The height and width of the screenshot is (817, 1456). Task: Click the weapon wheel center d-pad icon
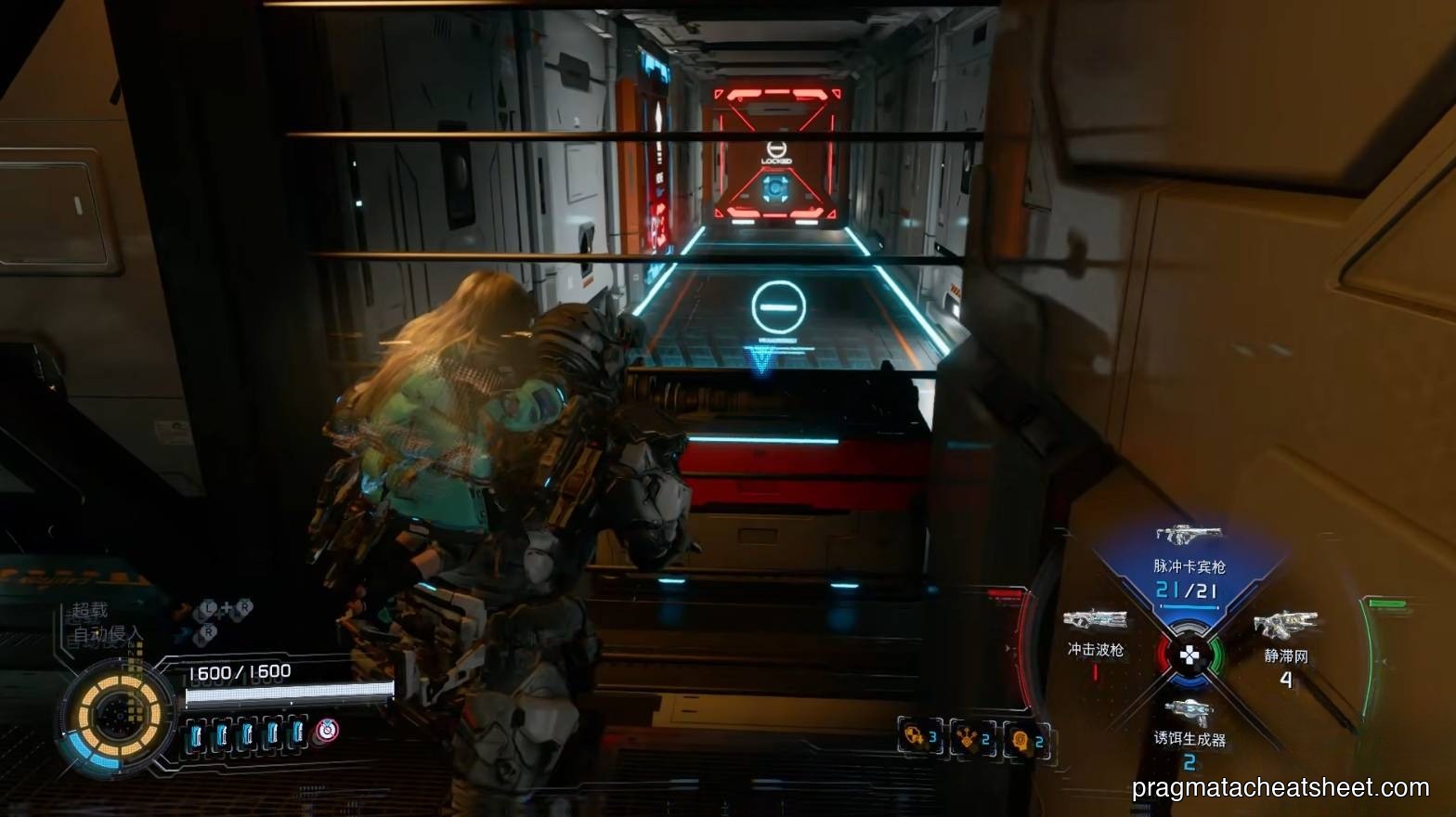[x=1189, y=655]
